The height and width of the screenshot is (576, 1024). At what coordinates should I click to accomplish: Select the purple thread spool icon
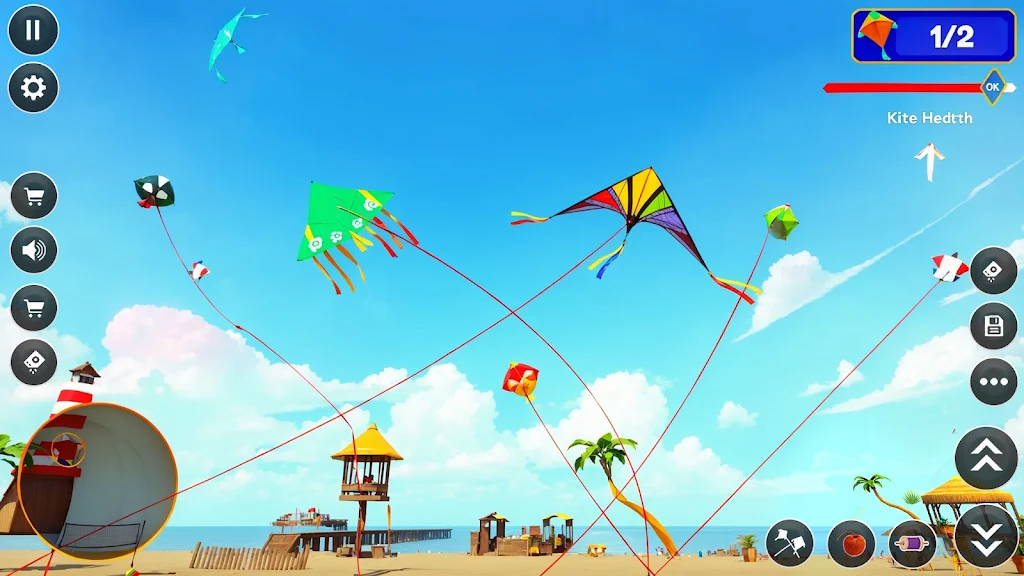point(912,544)
